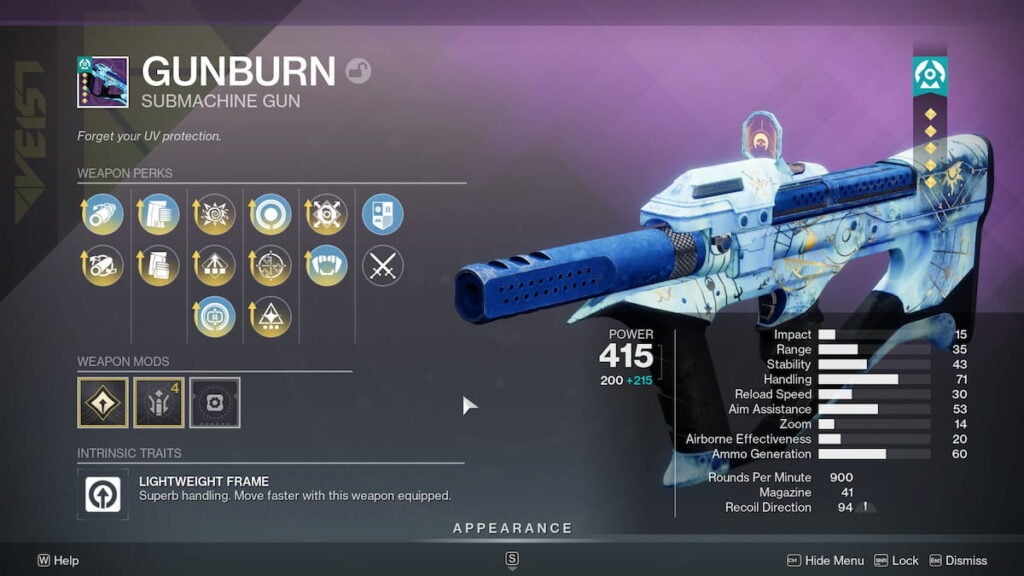Screen dimensions: 1024x576
Task: Choose the triangle with star perk
Action: click(x=270, y=317)
